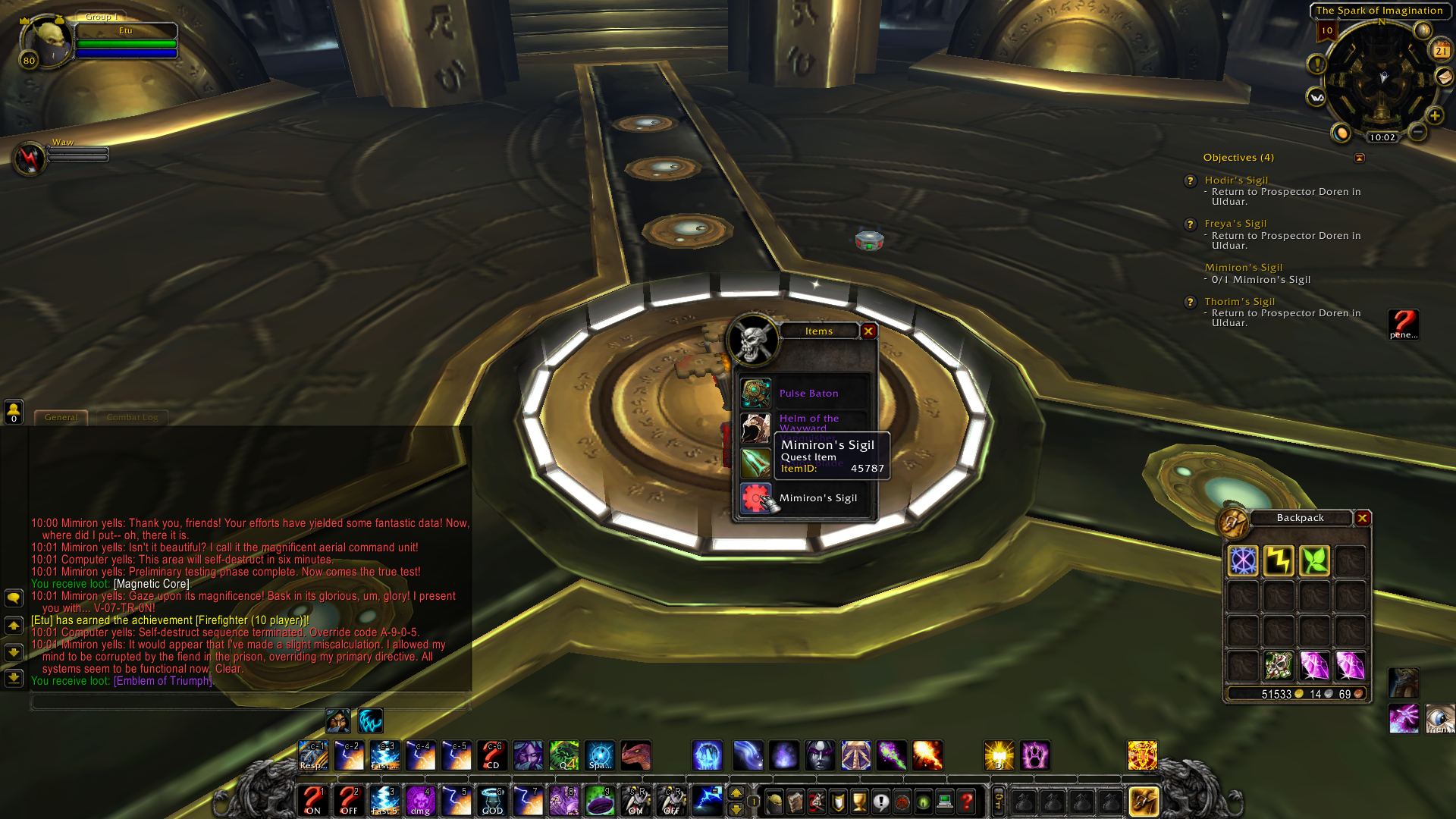Click the LFG green eye icon

[922, 802]
